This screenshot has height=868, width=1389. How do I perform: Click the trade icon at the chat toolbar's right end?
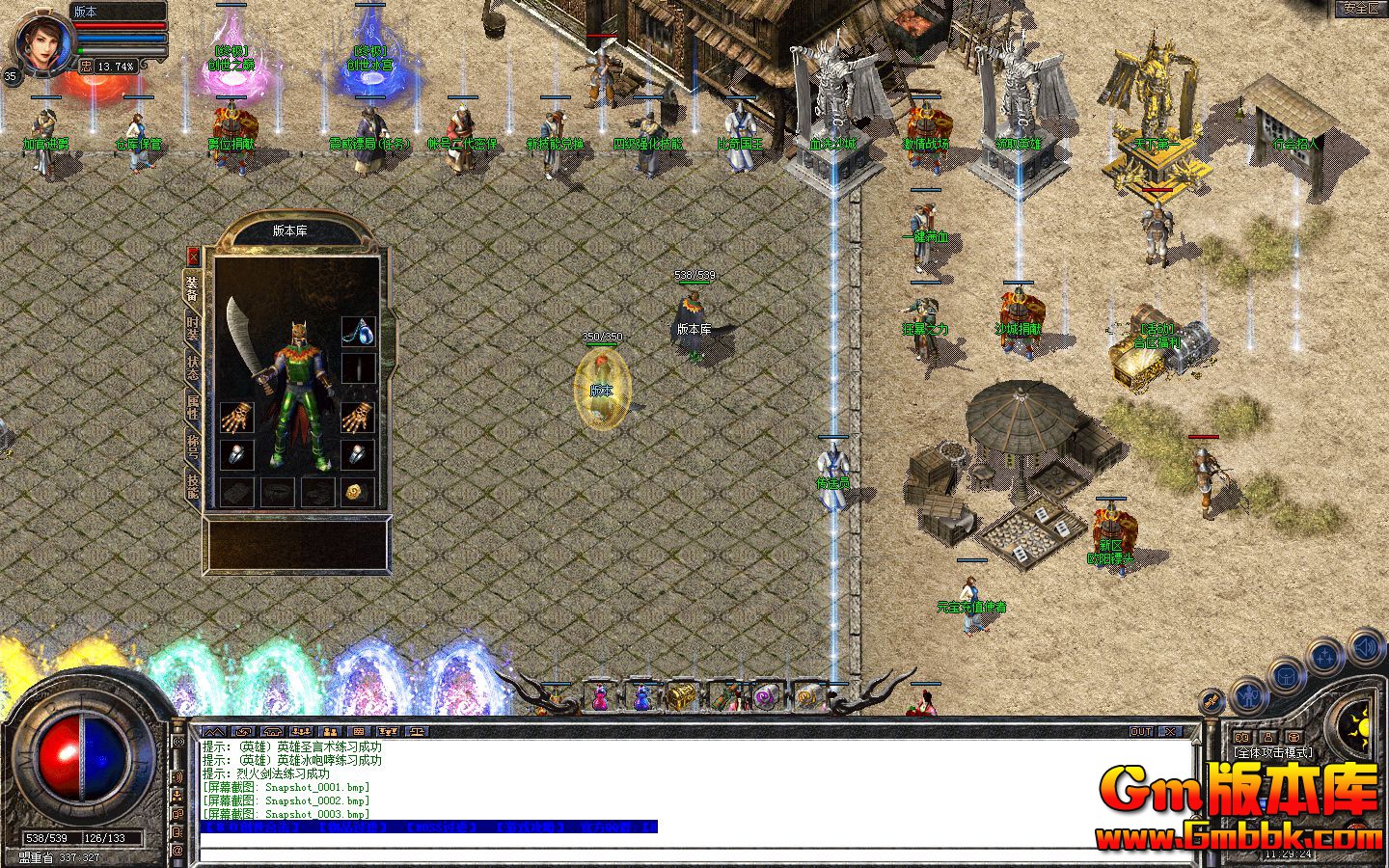tap(416, 732)
